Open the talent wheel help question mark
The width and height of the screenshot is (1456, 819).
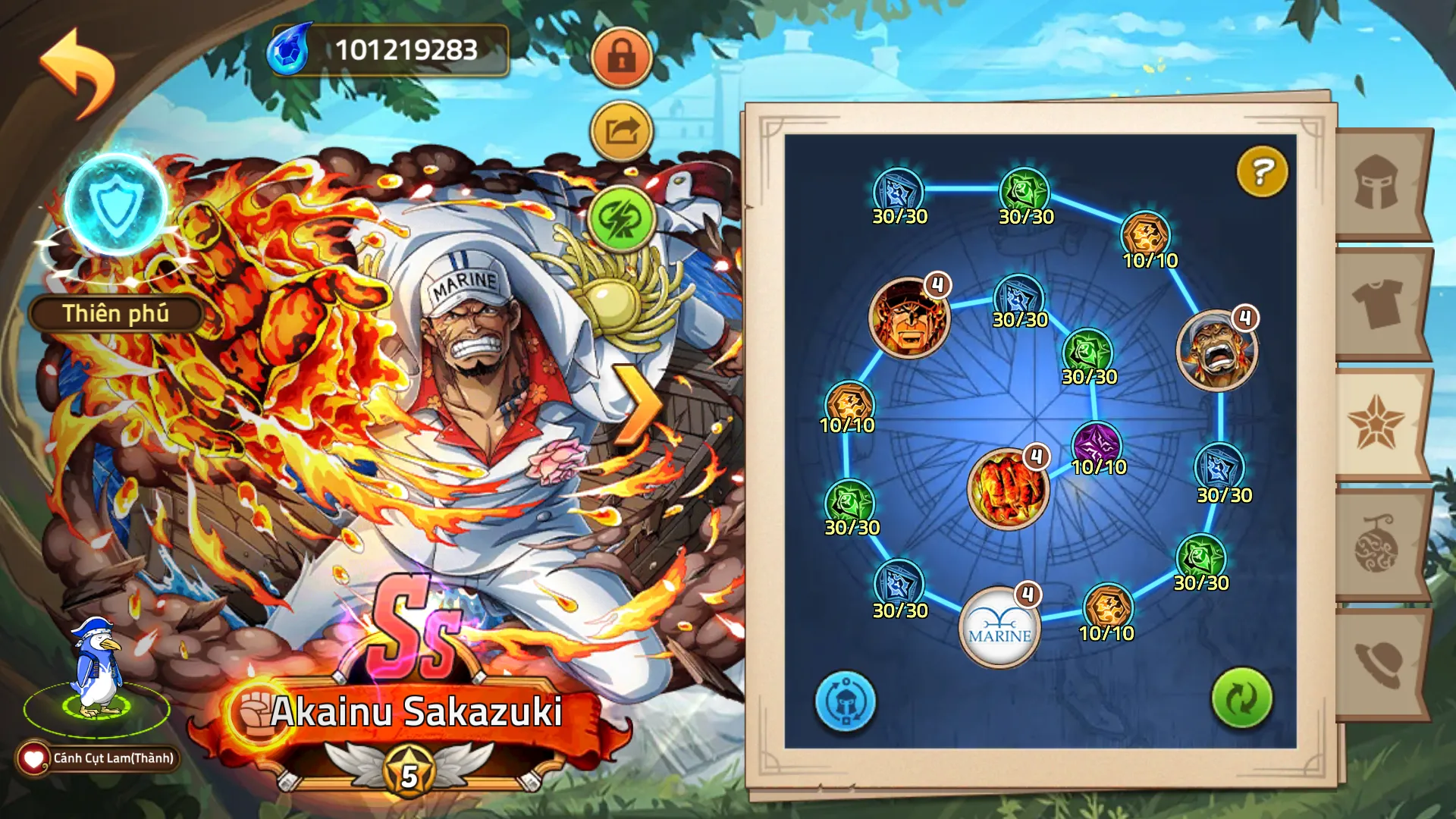tap(1261, 173)
